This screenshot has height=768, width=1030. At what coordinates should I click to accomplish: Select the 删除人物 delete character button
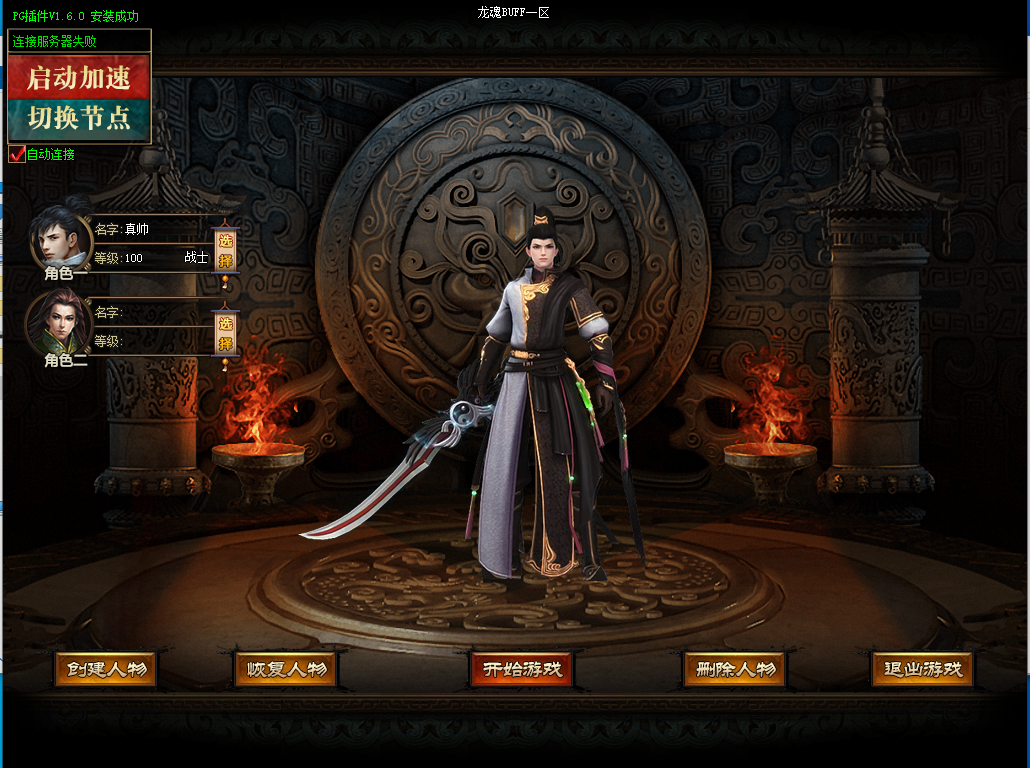click(735, 670)
